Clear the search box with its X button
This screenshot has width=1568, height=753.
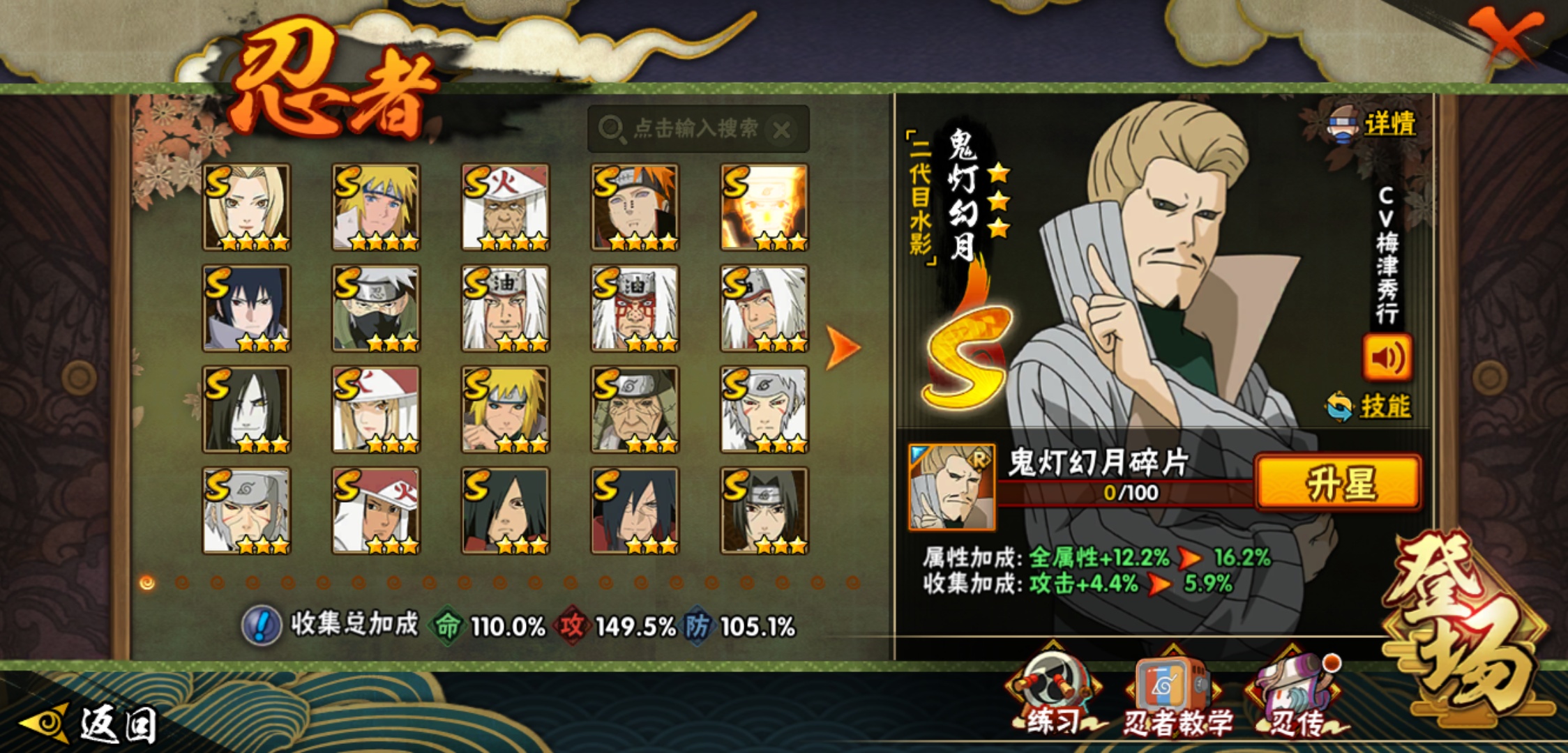(782, 130)
